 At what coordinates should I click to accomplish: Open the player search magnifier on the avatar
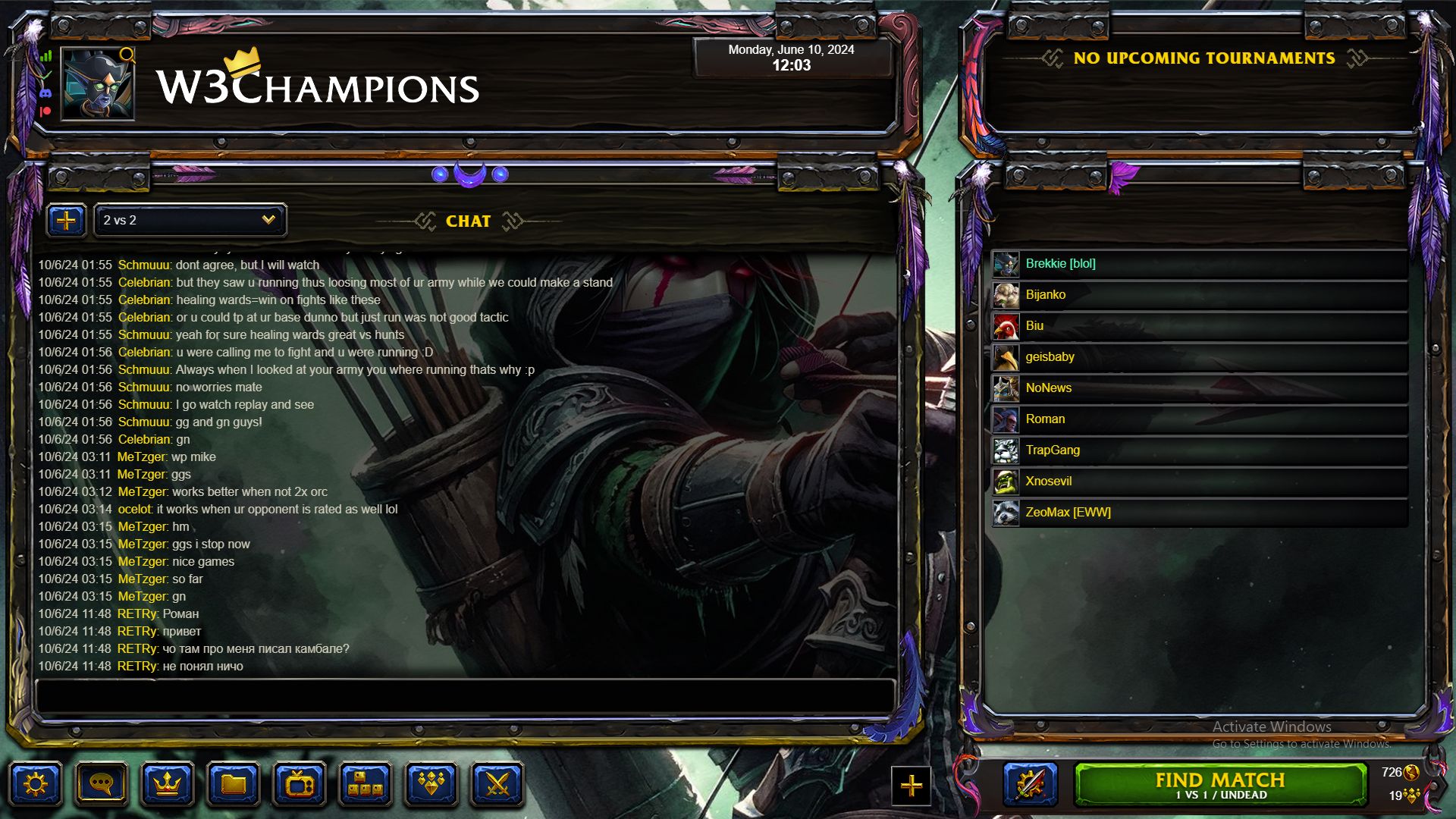point(126,56)
